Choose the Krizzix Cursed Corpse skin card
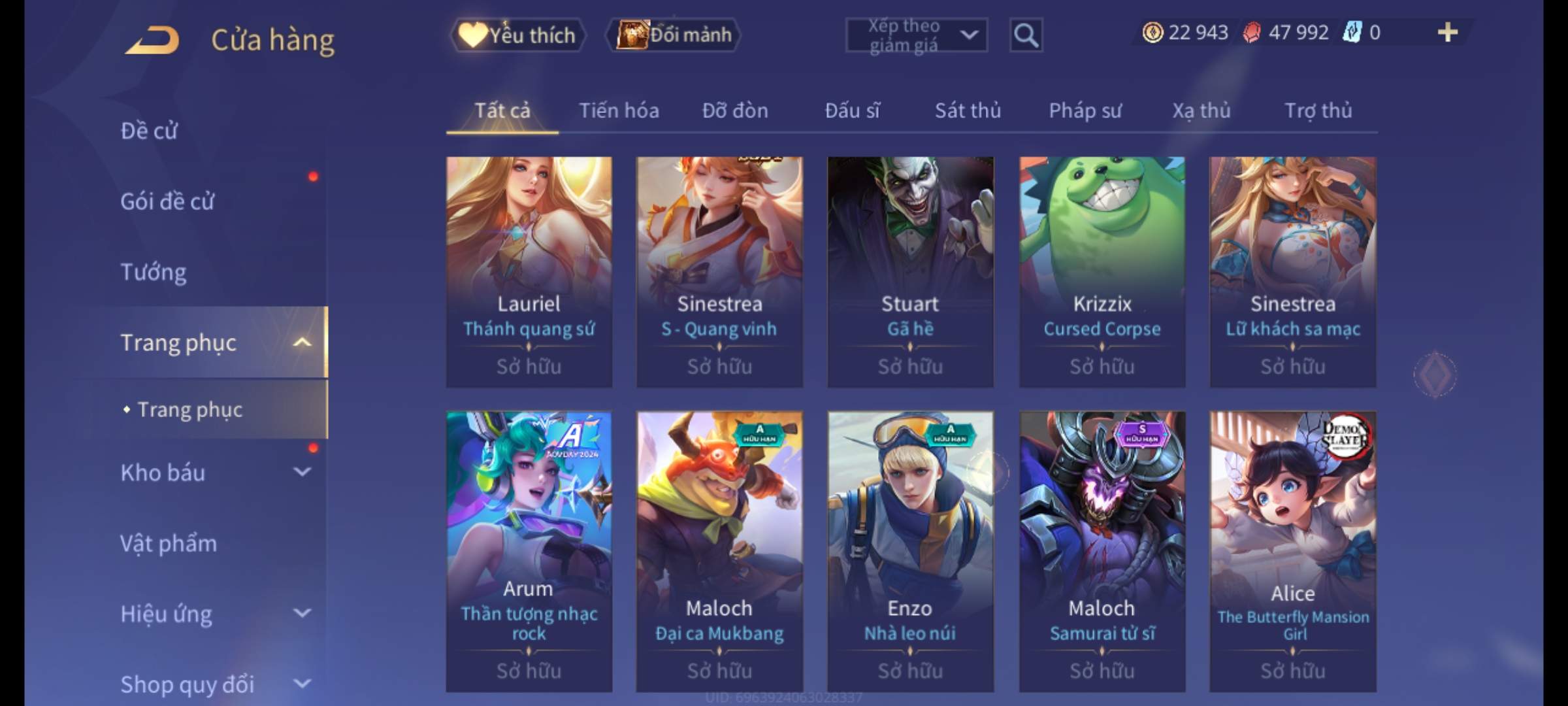 1102,271
